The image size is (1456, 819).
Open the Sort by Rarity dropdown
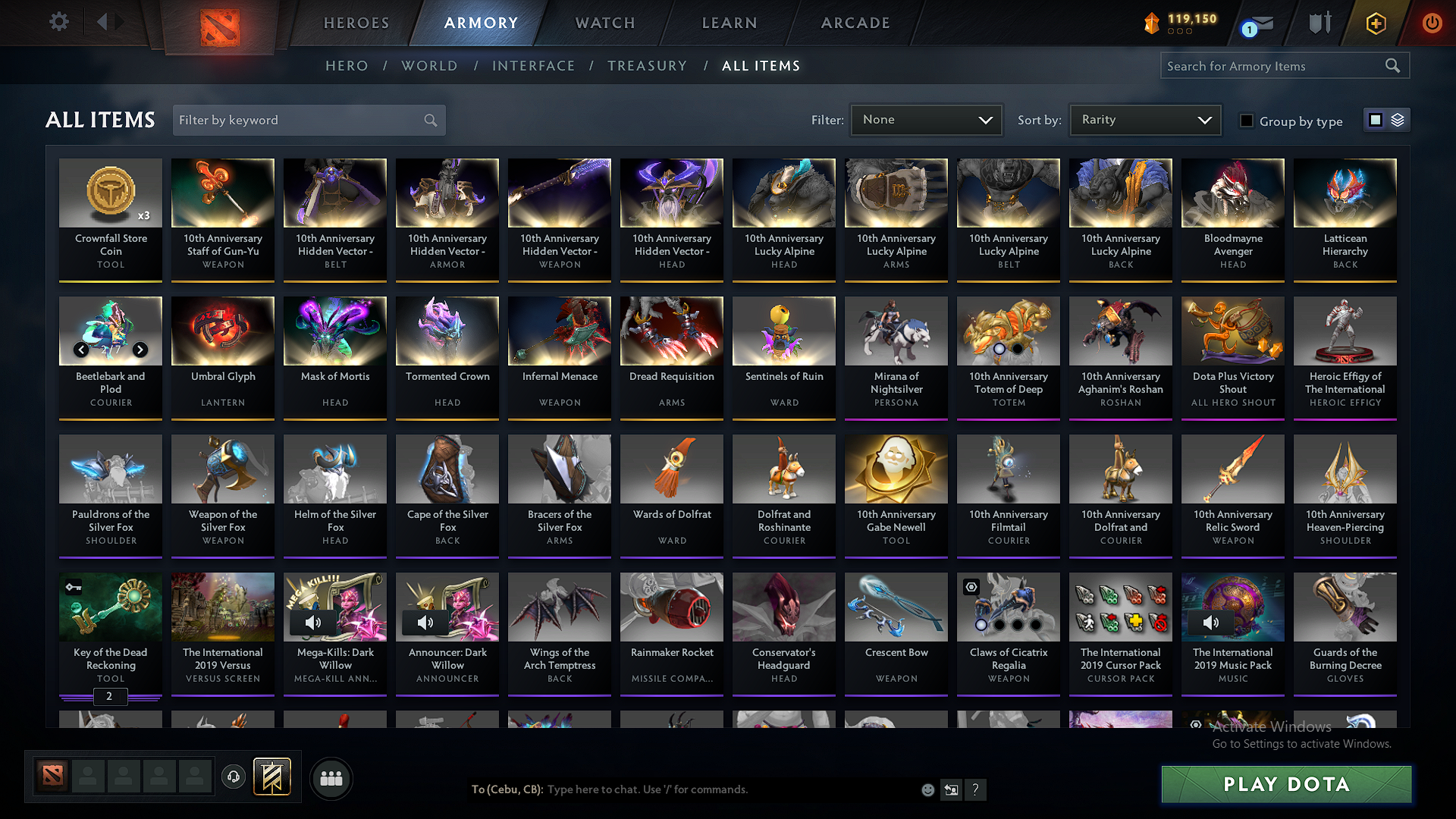pyautogui.click(x=1145, y=119)
